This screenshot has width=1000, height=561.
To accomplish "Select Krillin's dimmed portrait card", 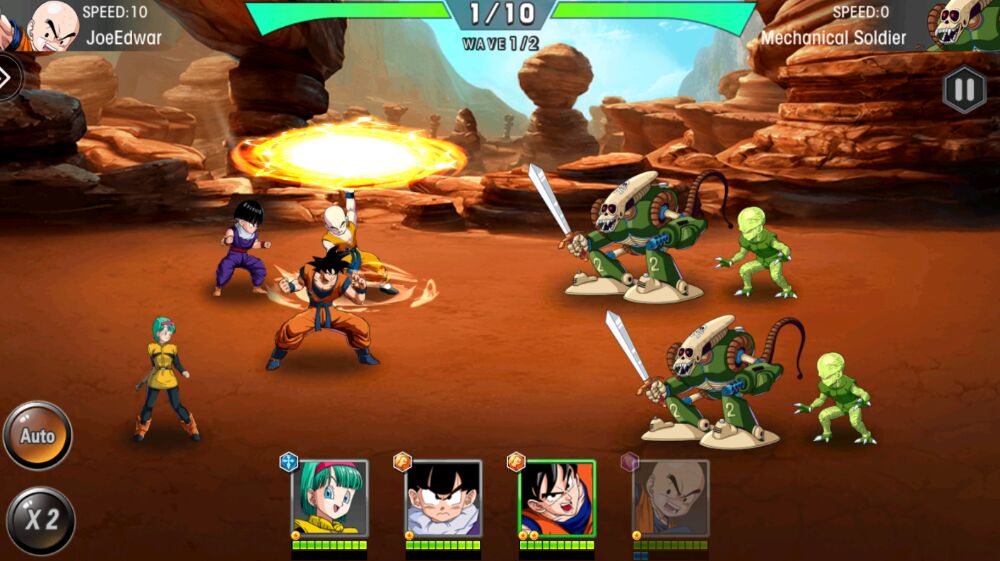I will coord(671,498).
